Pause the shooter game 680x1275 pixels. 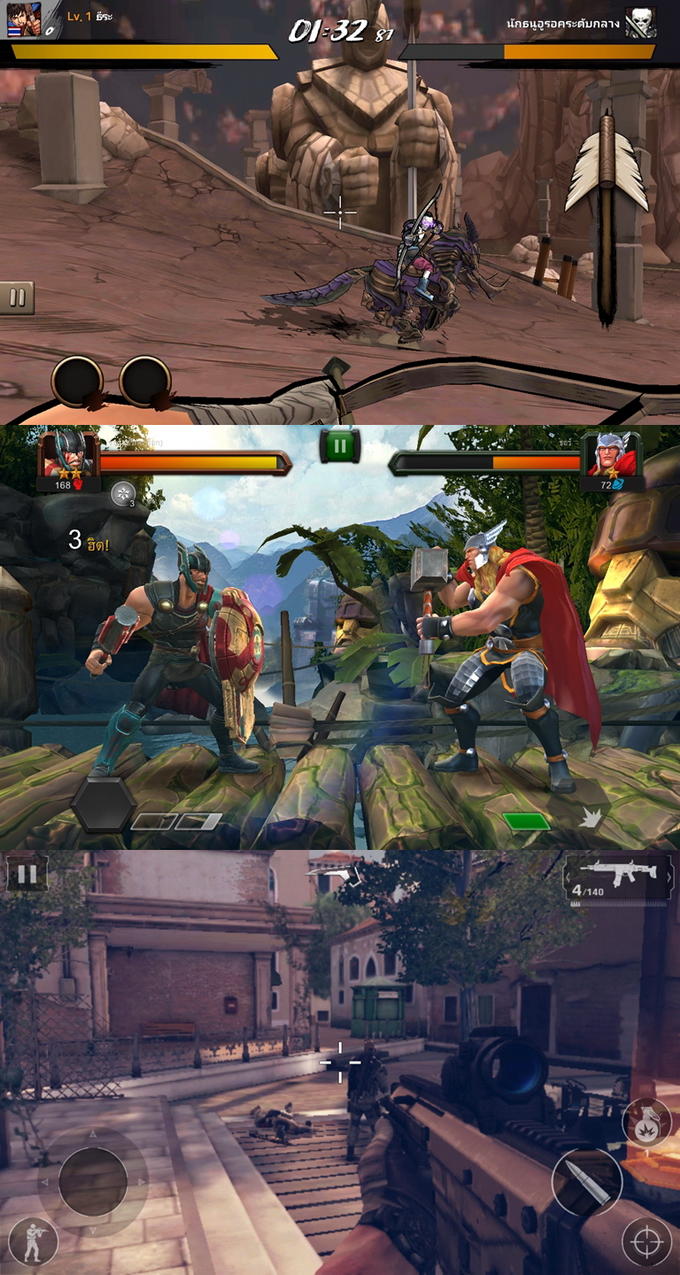tap(27, 875)
